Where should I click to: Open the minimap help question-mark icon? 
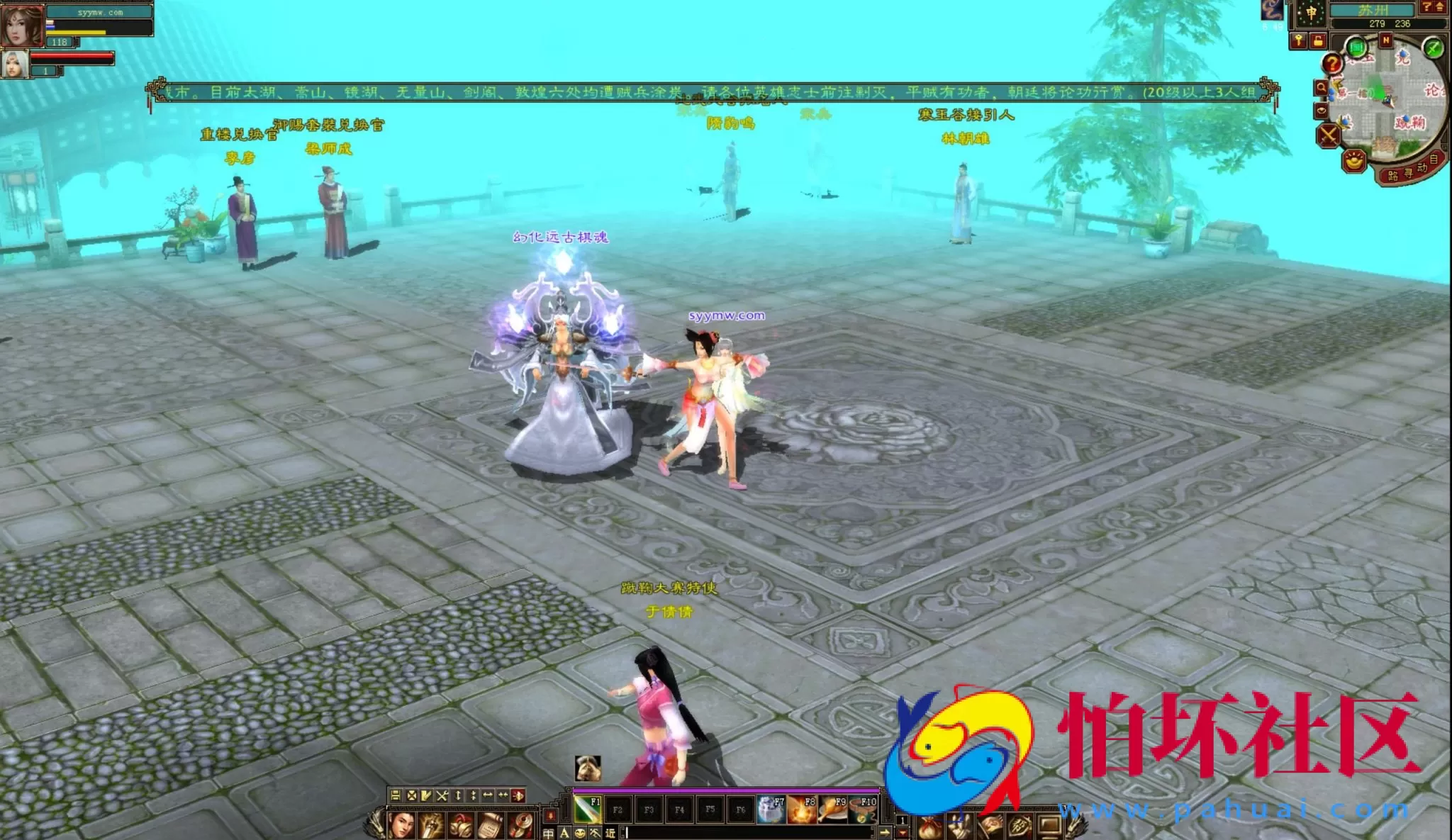click(x=1333, y=64)
